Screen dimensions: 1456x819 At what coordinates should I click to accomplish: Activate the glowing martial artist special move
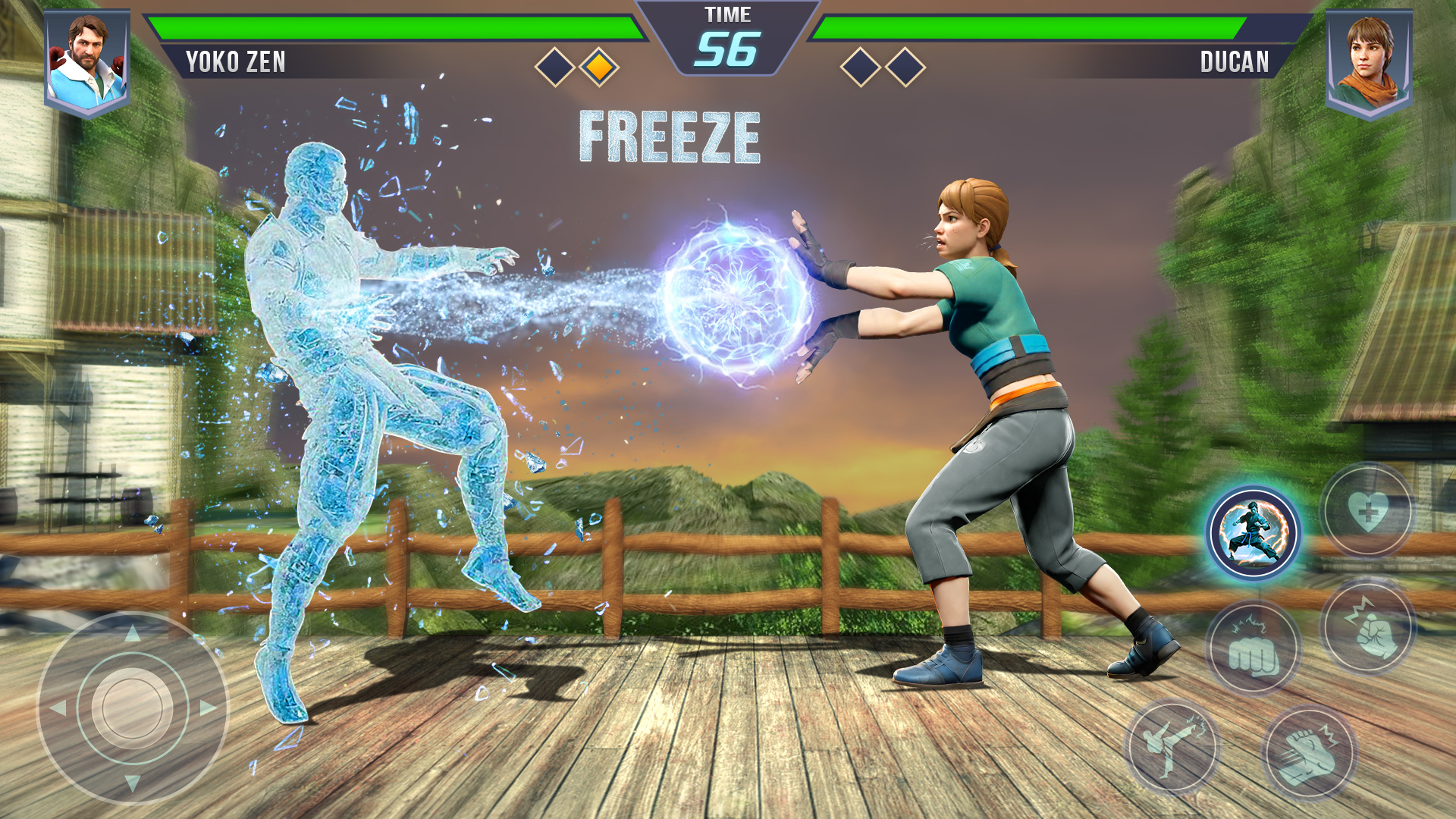(1254, 533)
